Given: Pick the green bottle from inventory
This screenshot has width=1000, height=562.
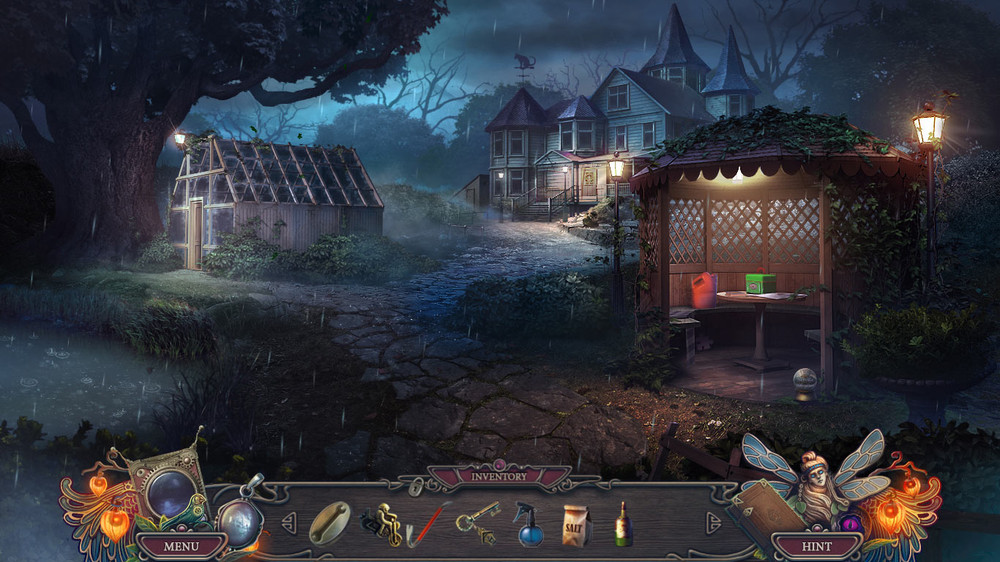Looking at the screenshot, I should tap(623, 524).
